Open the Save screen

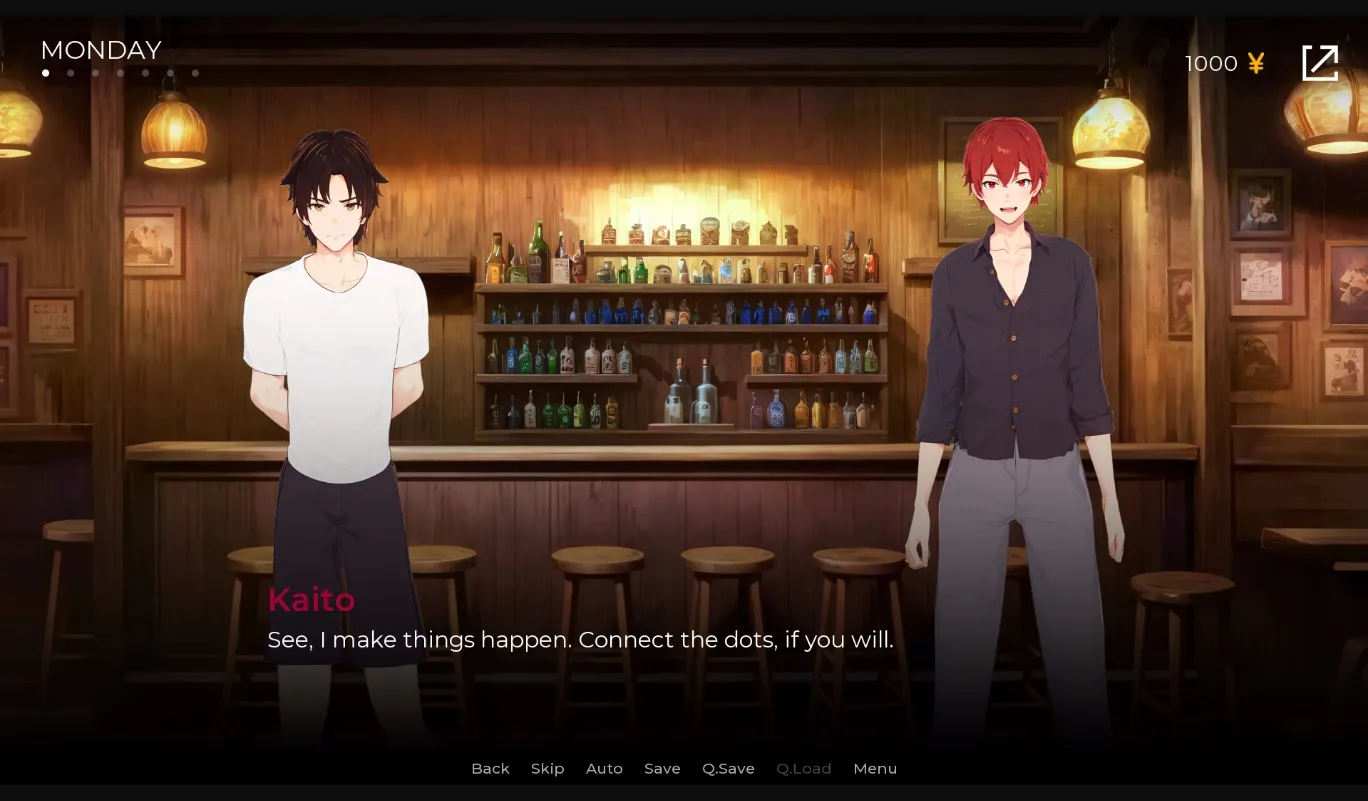pyautogui.click(x=662, y=768)
